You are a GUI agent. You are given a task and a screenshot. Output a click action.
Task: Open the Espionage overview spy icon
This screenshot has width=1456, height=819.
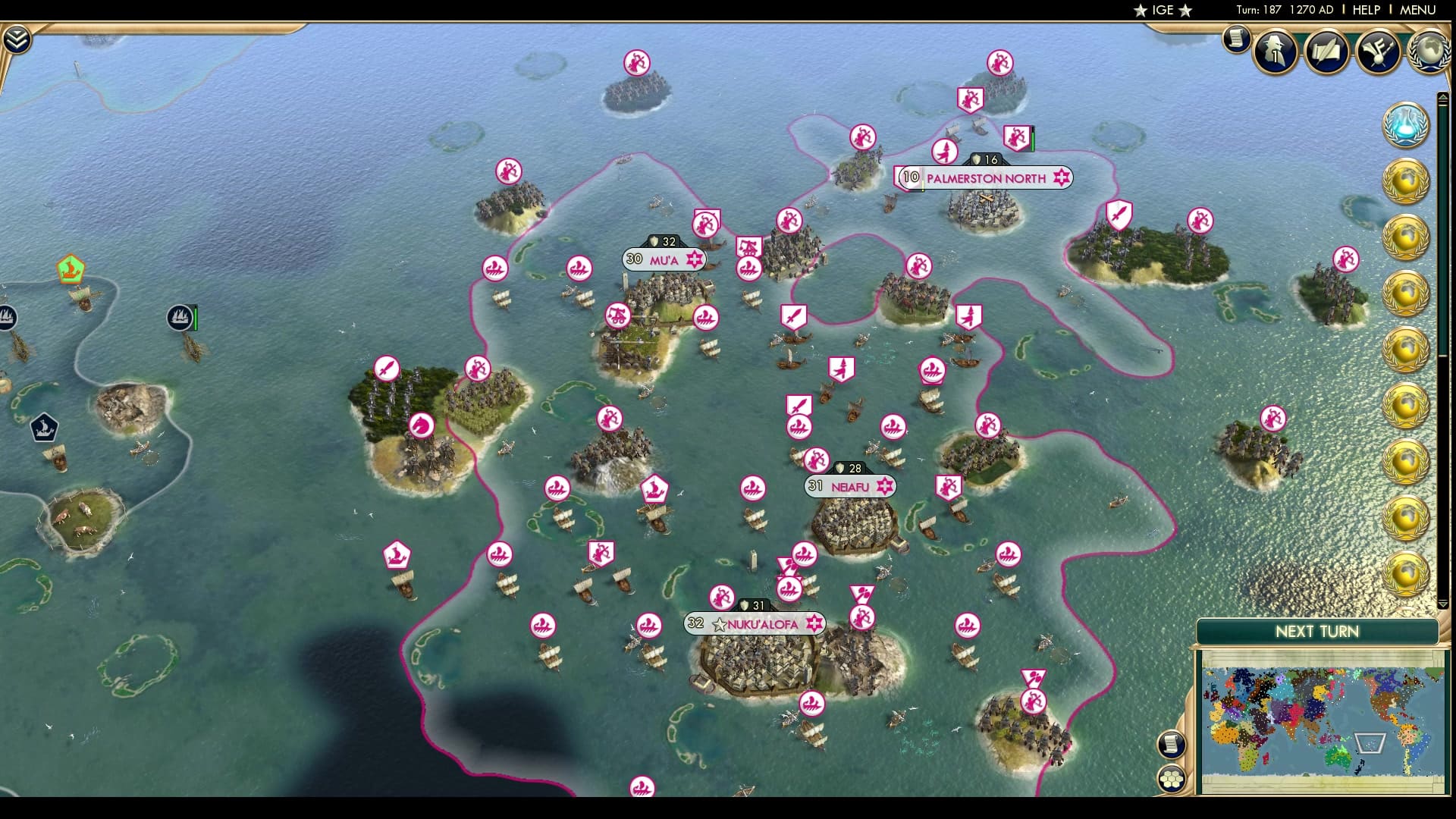(x=1275, y=52)
